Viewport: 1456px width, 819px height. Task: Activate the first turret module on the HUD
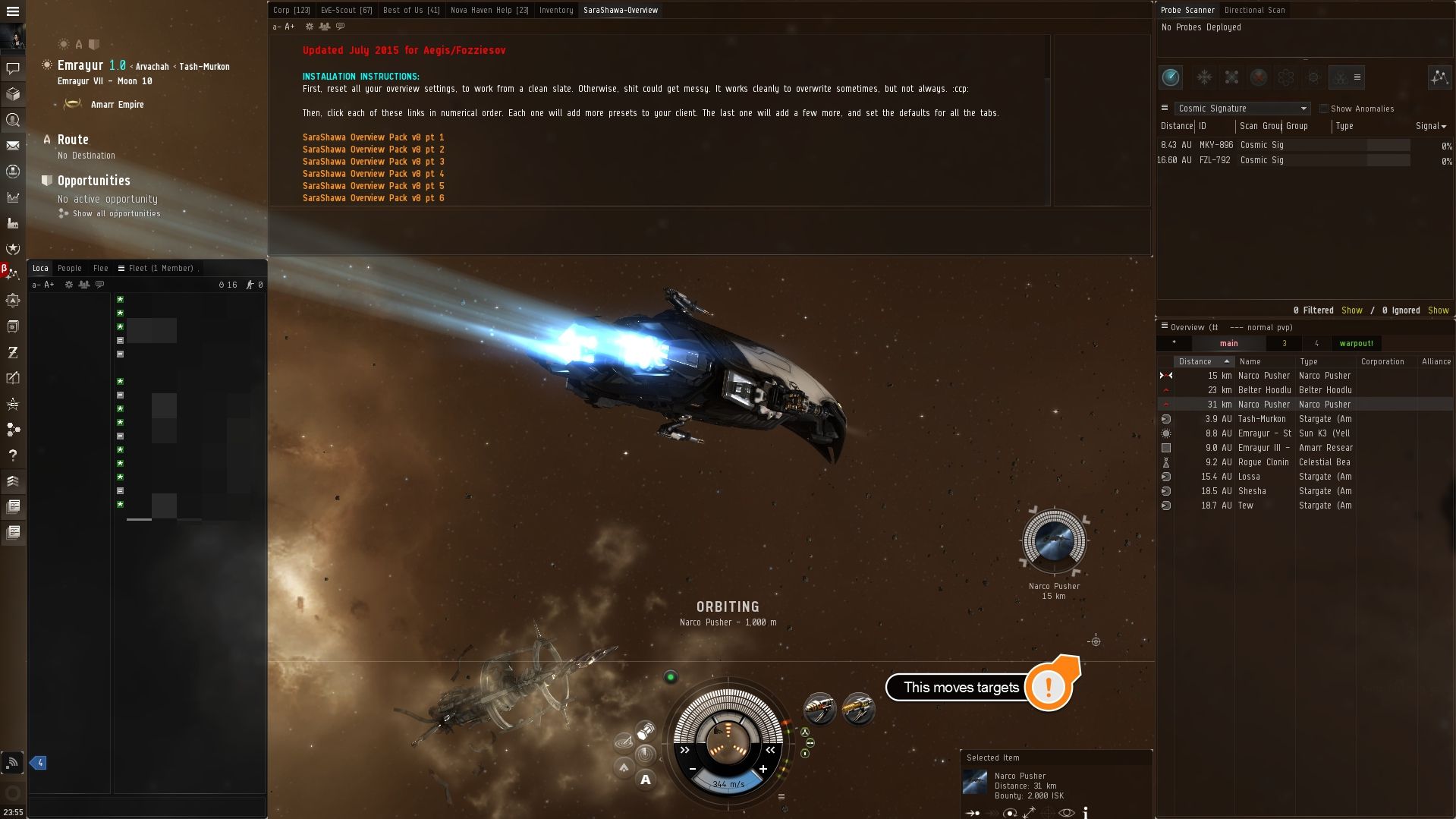[820, 709]
